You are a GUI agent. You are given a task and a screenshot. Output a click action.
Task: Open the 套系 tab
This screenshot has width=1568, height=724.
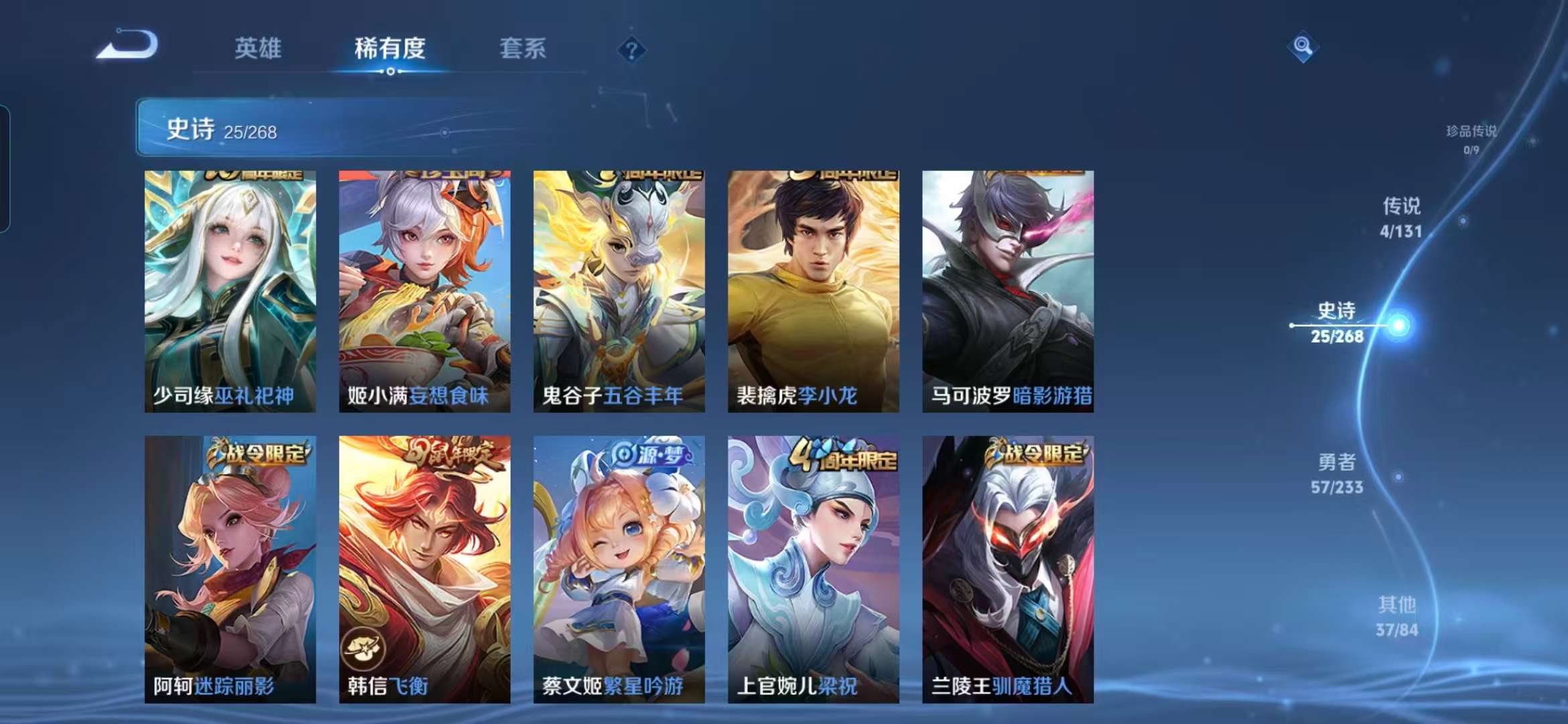click(x=521, y=48)
